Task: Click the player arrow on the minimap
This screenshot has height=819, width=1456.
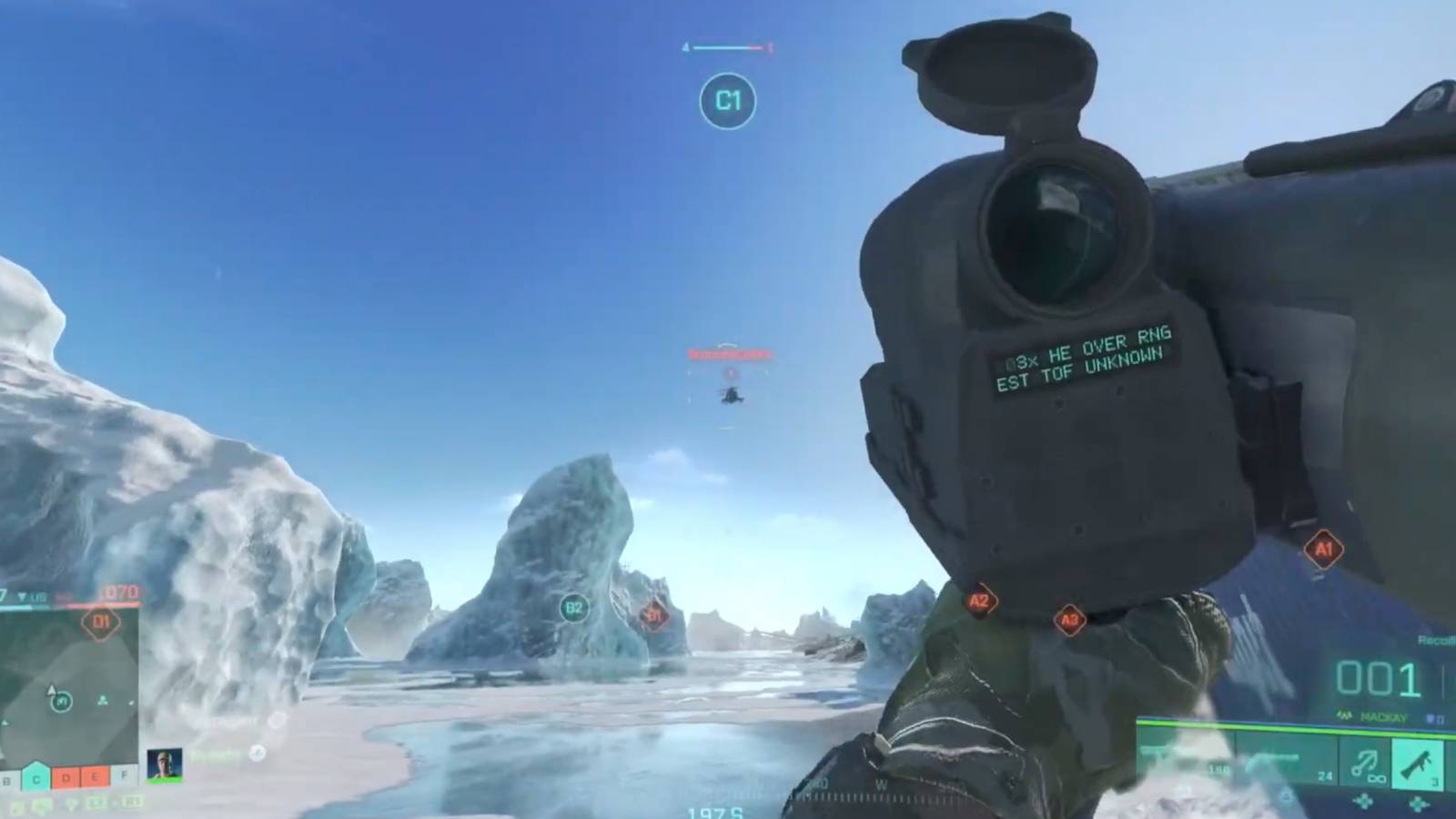Action: coord(51,690)
